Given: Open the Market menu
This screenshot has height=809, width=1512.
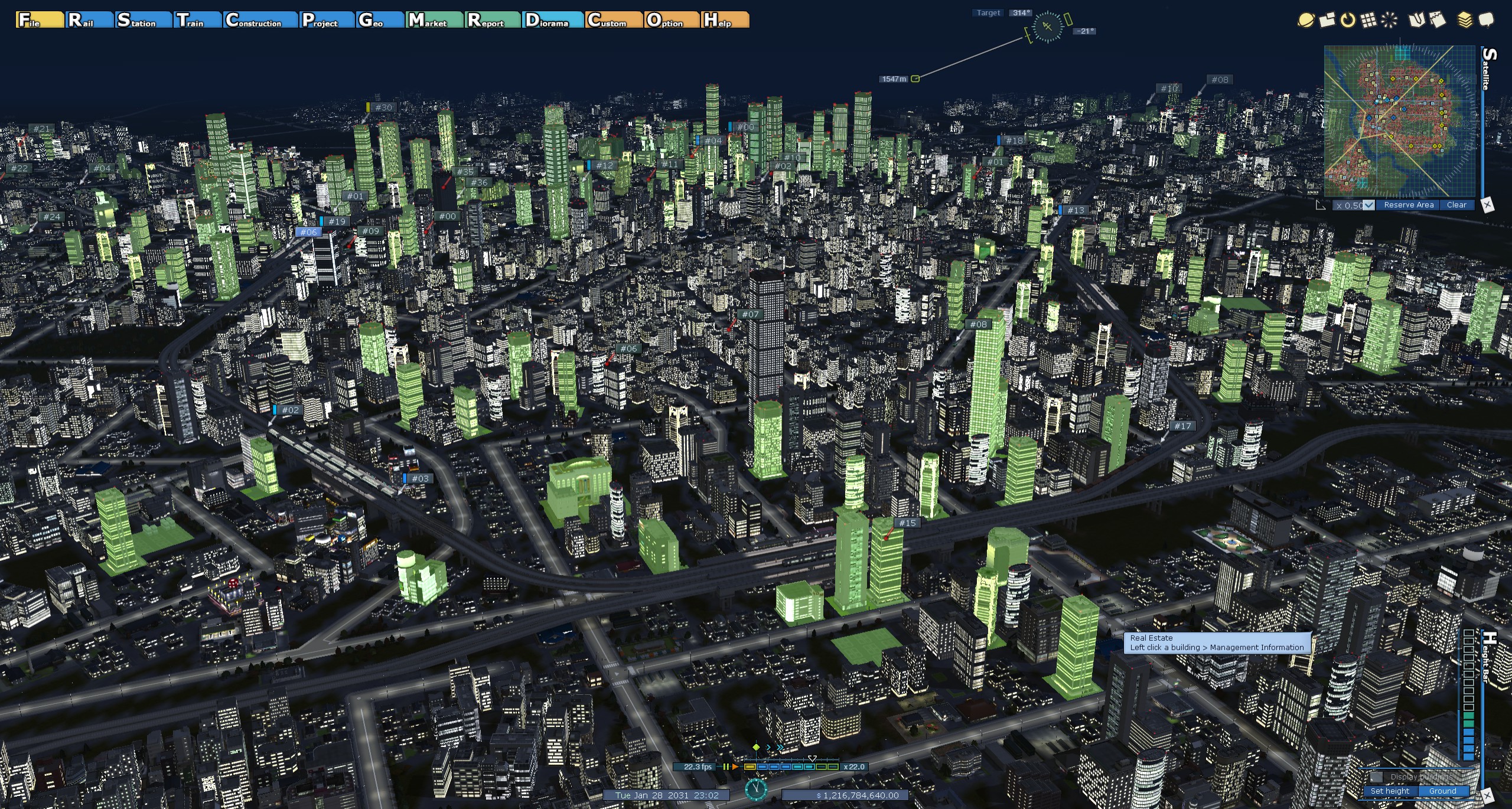Looking at the screenshot, I should [x=434, y=20].
